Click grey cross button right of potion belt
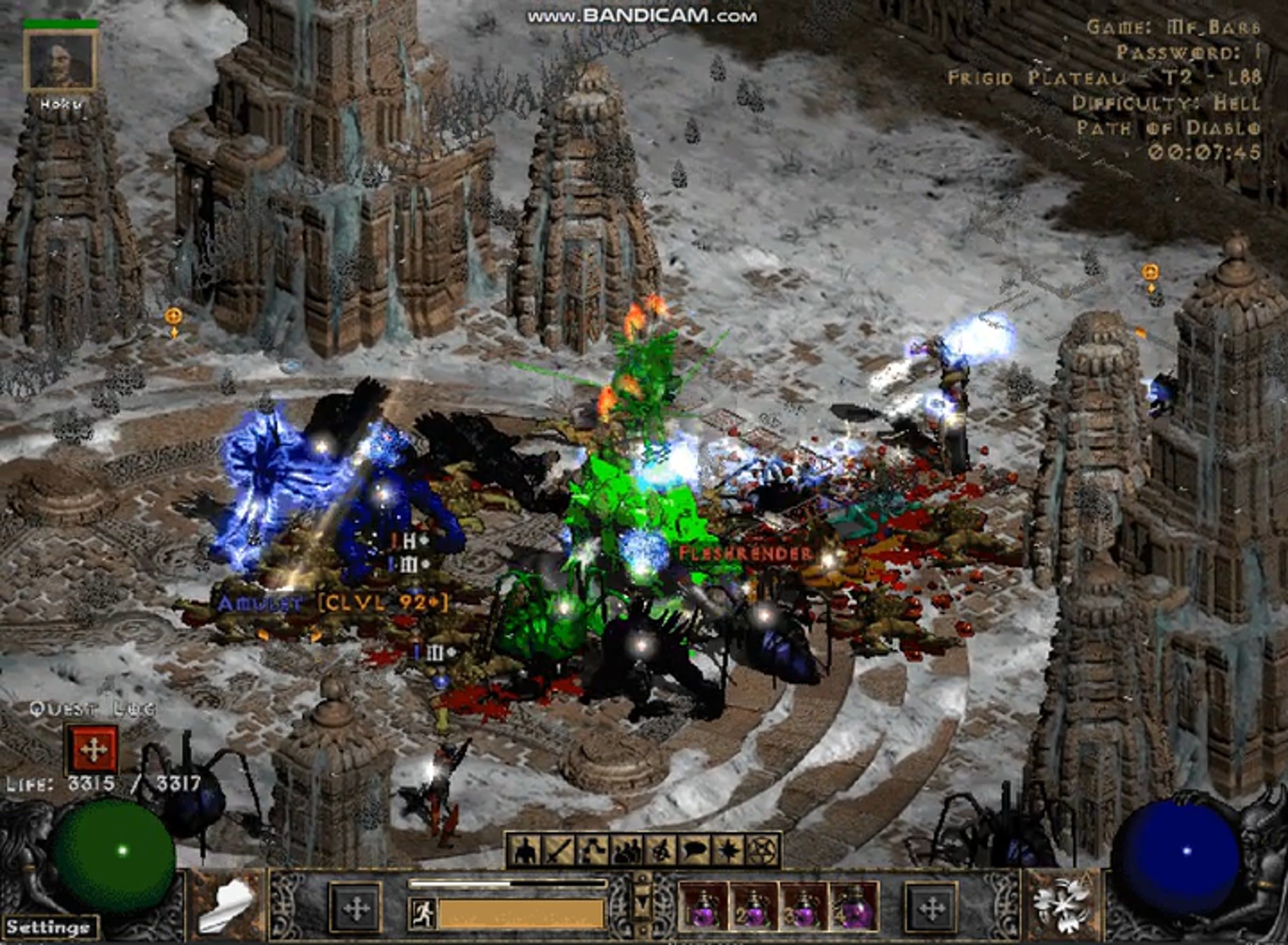The height and width of the screenshot is (945, 1288). (x=931, y=908)
